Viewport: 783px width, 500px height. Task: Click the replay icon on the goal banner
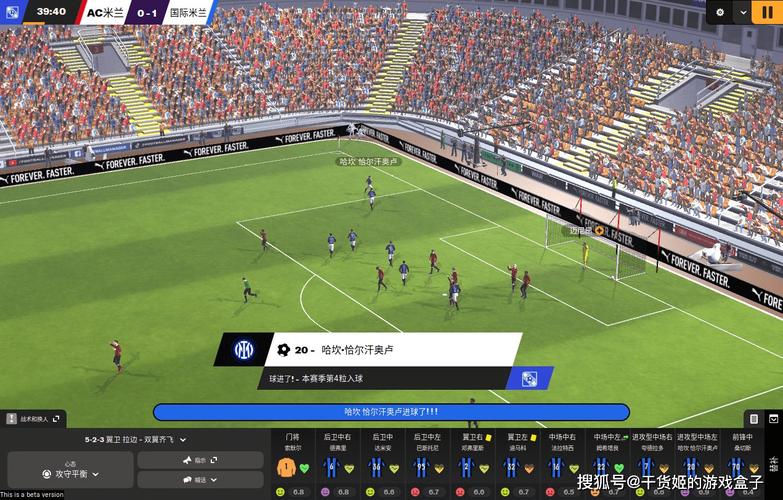(x=528, y=379)
